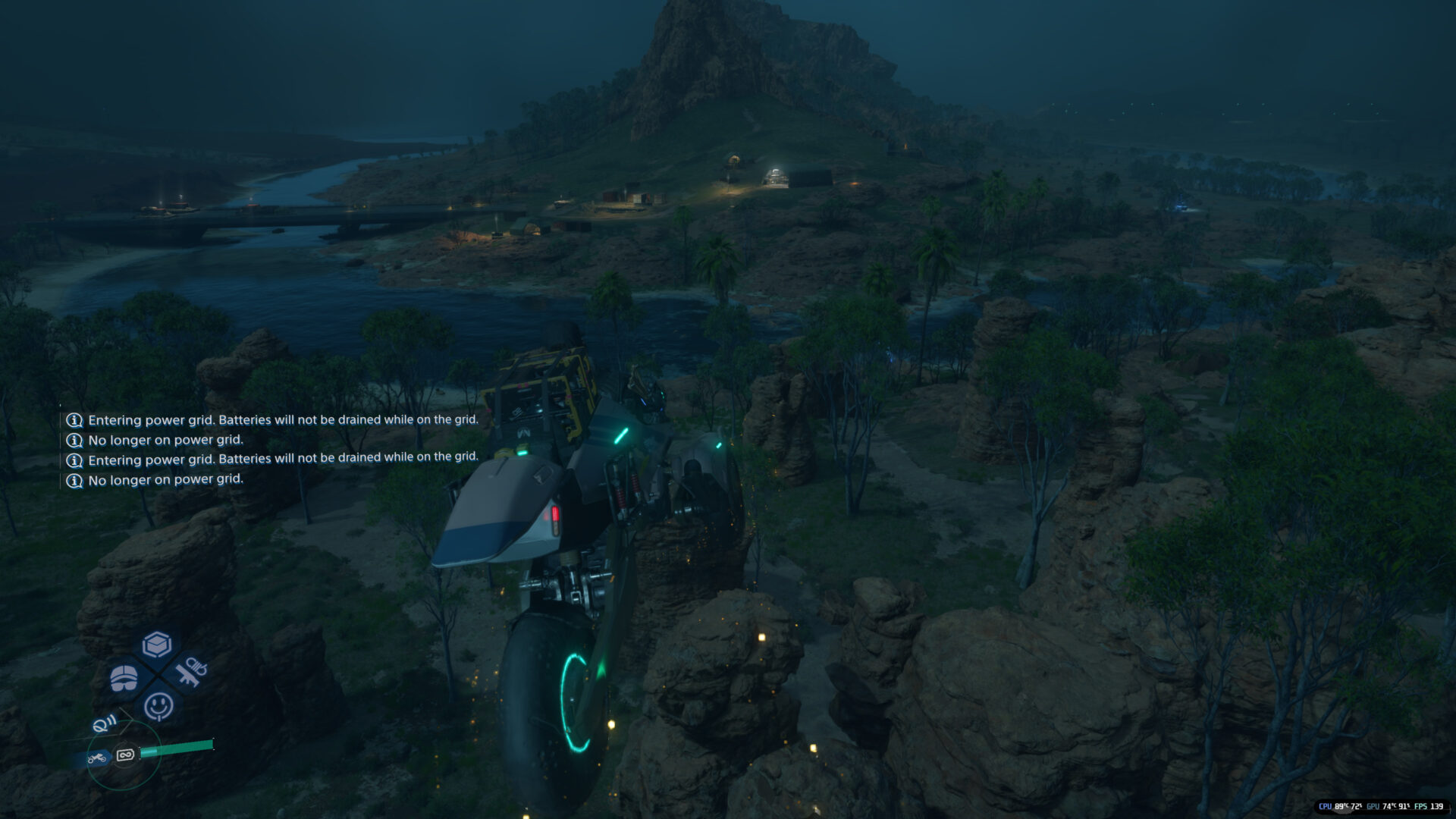This screenshot has width=1456, height=819.
Task: Select the last "No longer on power grid" message
Action: pos(165,480)
